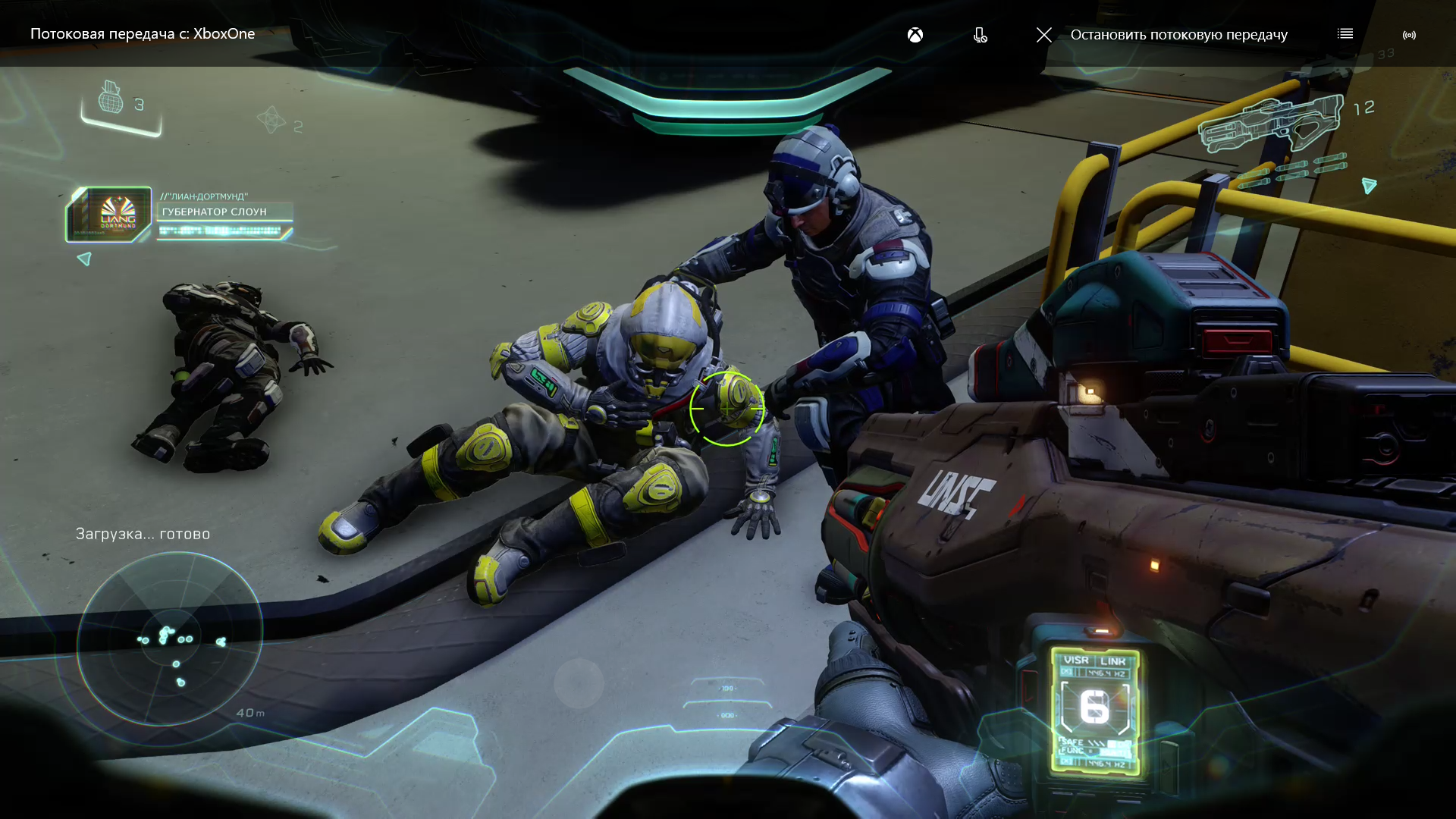This screenshot has height=819, width=1456.
Task: Click the broadcast signal quality icon
Action: pyautogui.click(x=1409, y=35)
